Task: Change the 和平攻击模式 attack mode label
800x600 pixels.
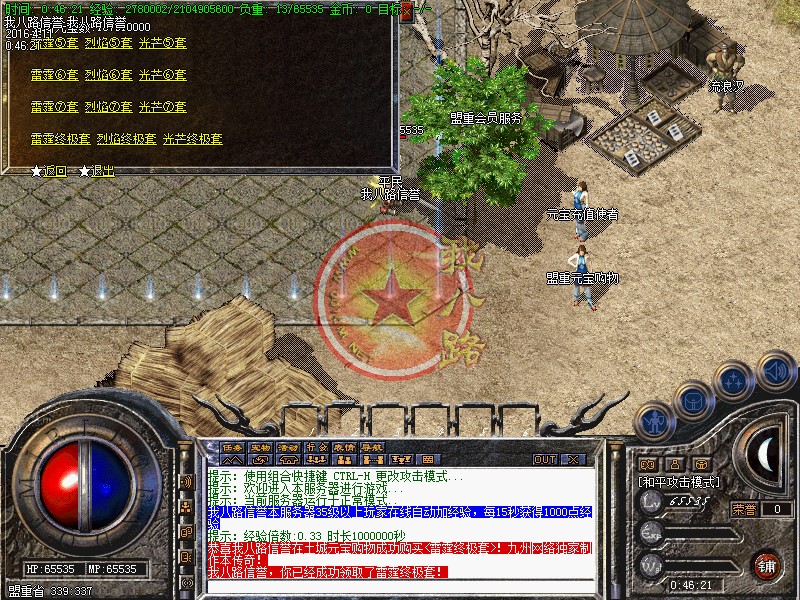Action: coord(679,482)
